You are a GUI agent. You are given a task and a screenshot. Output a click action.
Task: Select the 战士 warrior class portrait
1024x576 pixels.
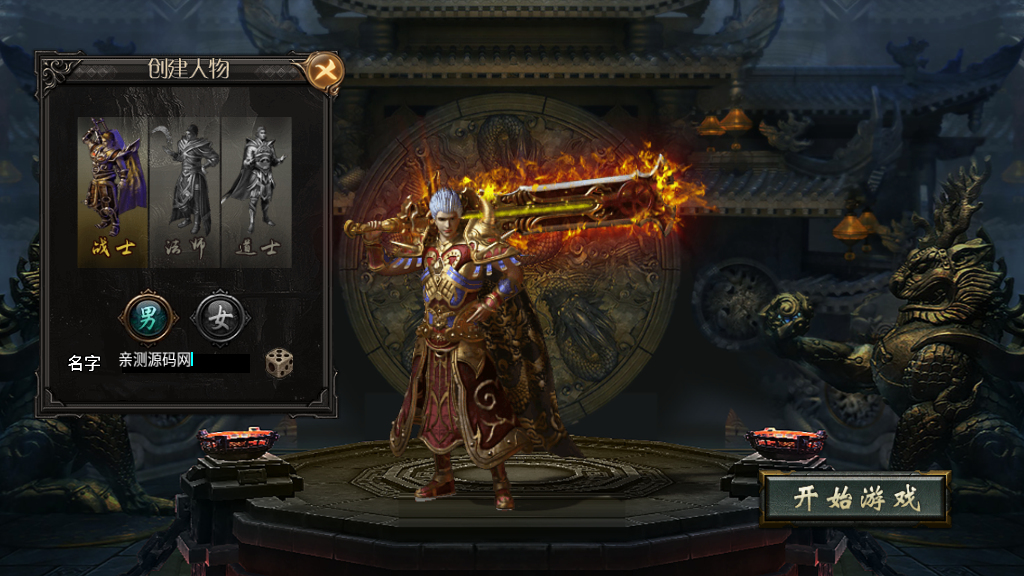point(113,191)
